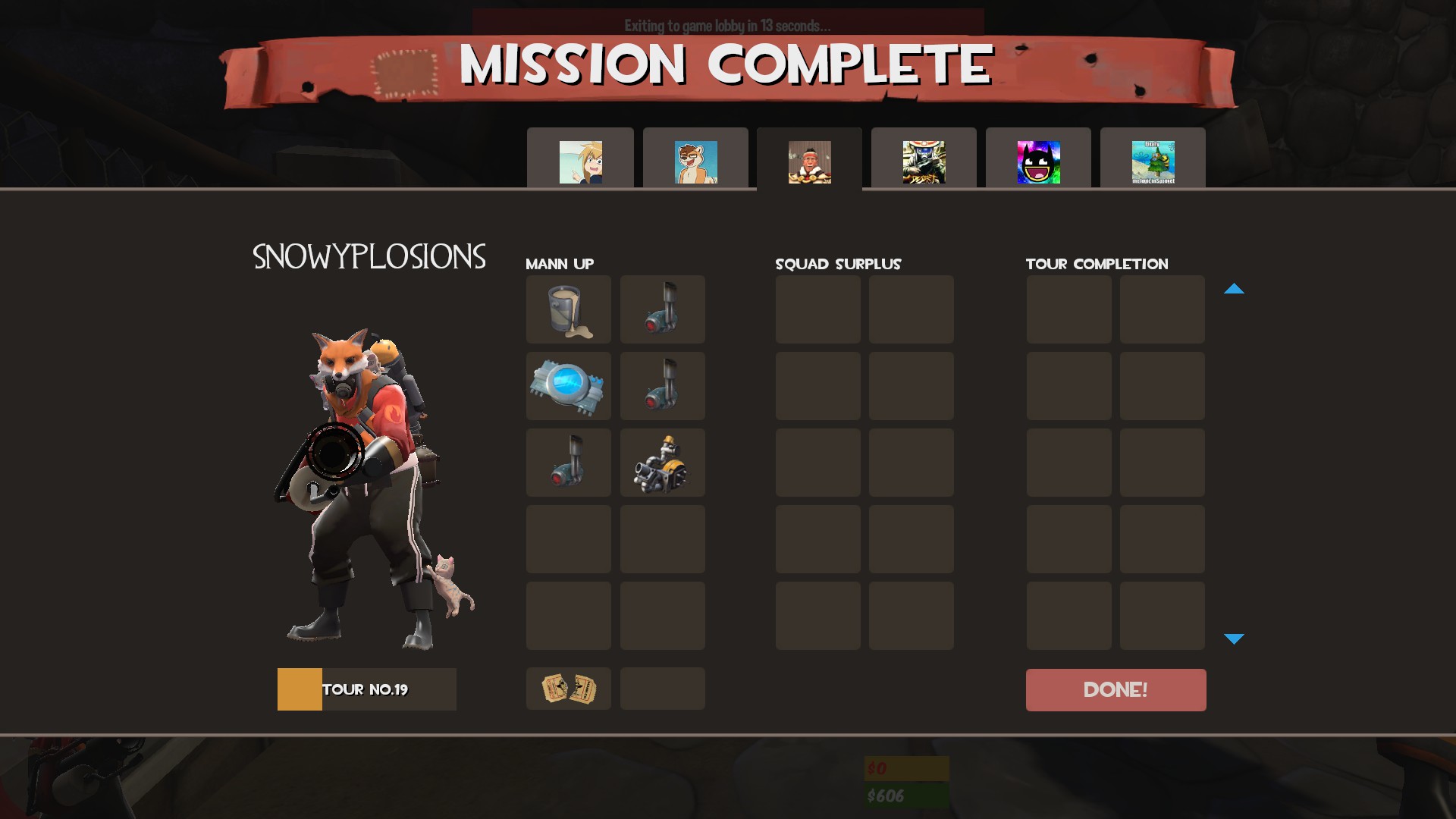
Task: Select the paint bucket loot item
Action: pyautogui.click(x=568, y=309)
